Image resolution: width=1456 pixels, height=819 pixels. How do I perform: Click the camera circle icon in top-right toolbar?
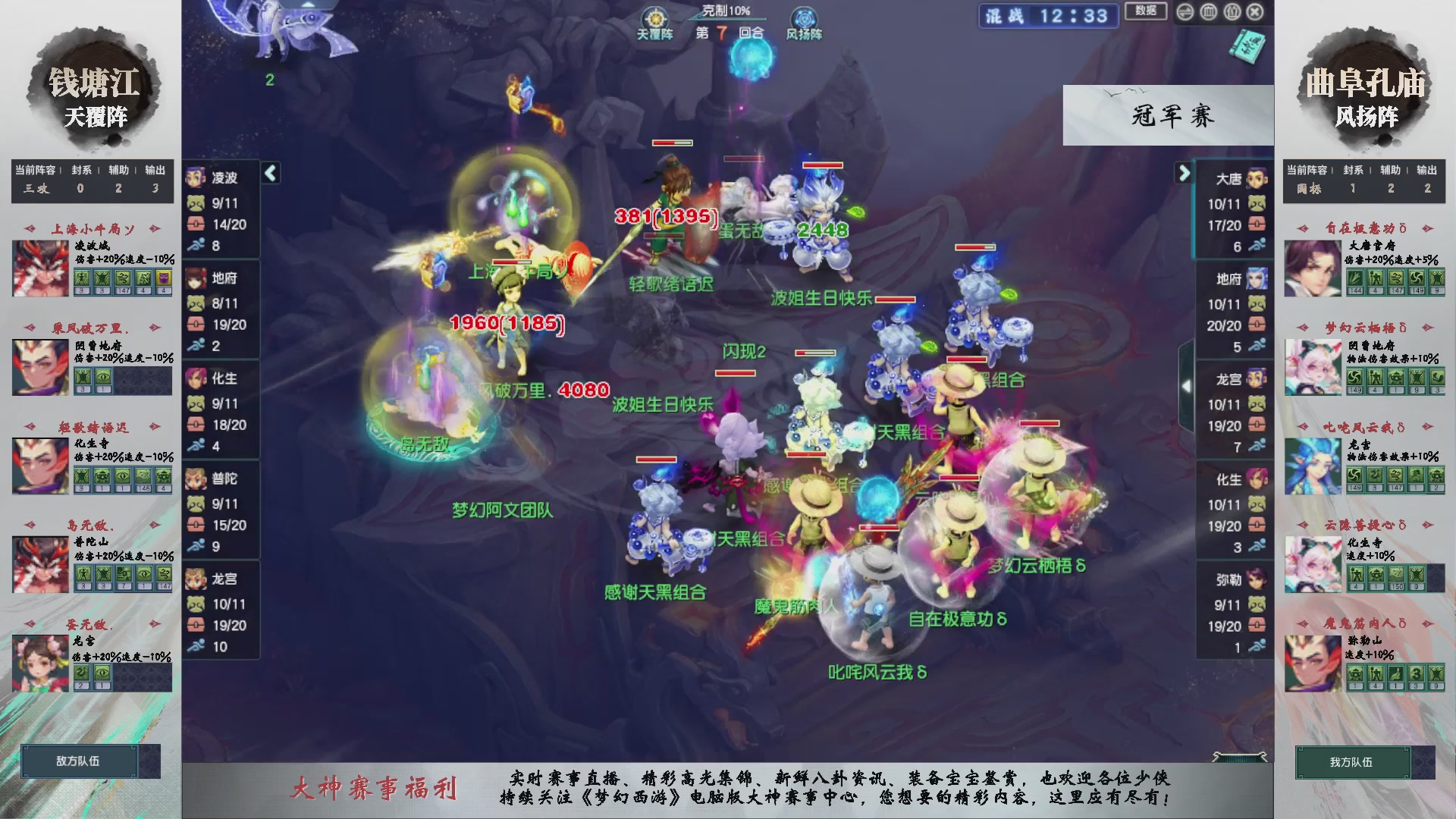[1232, 12]
